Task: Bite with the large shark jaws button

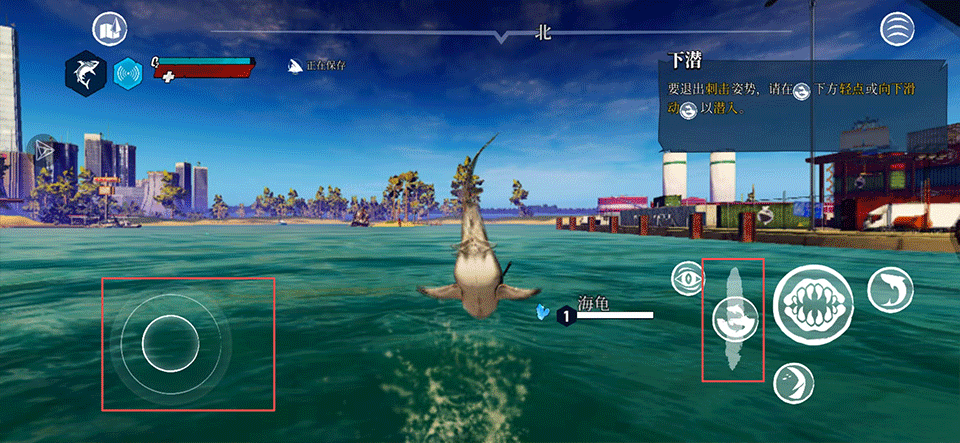Action: (x=813, y=307)
